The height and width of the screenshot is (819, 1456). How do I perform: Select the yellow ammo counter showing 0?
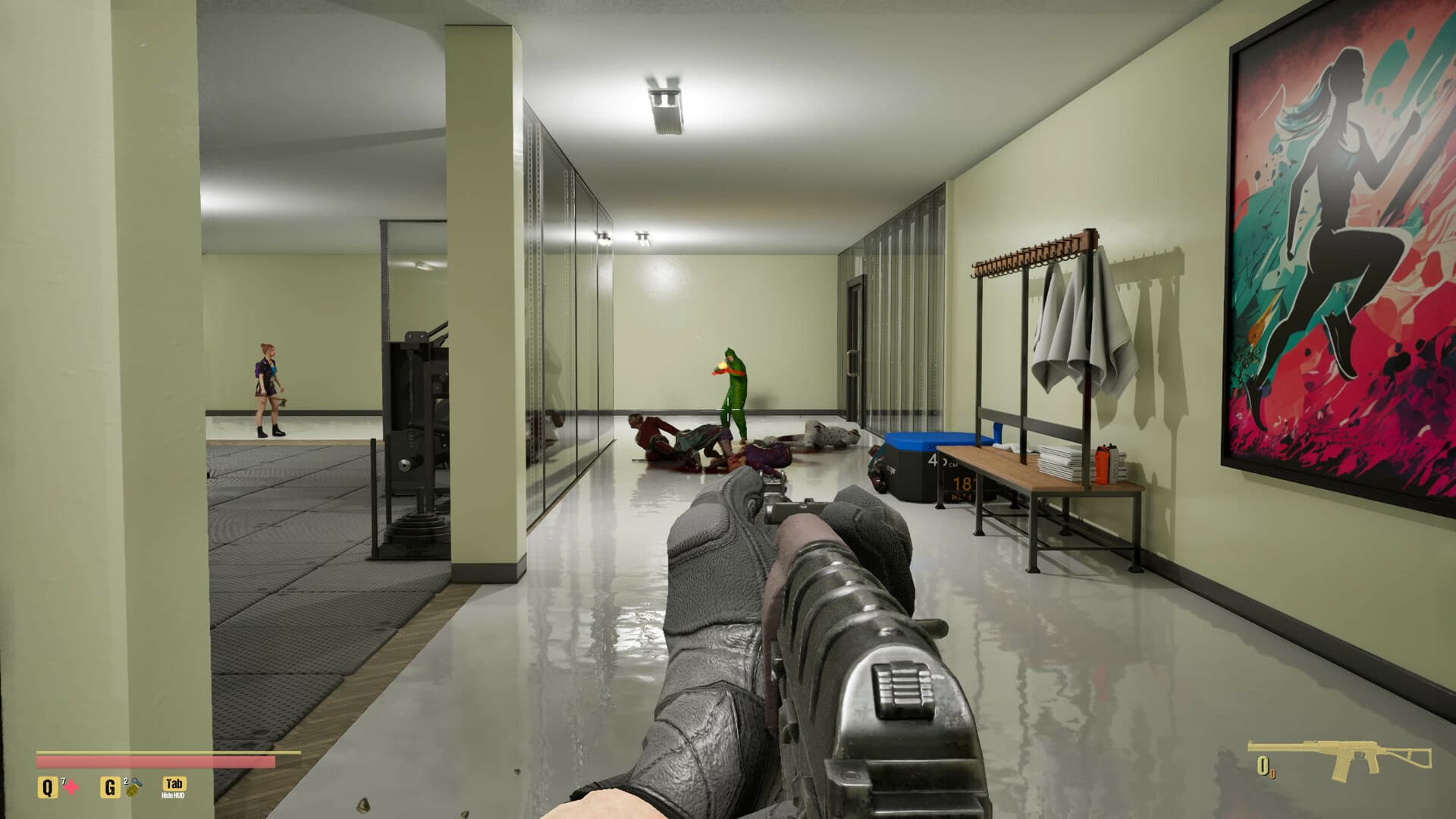click(1263, 766)
